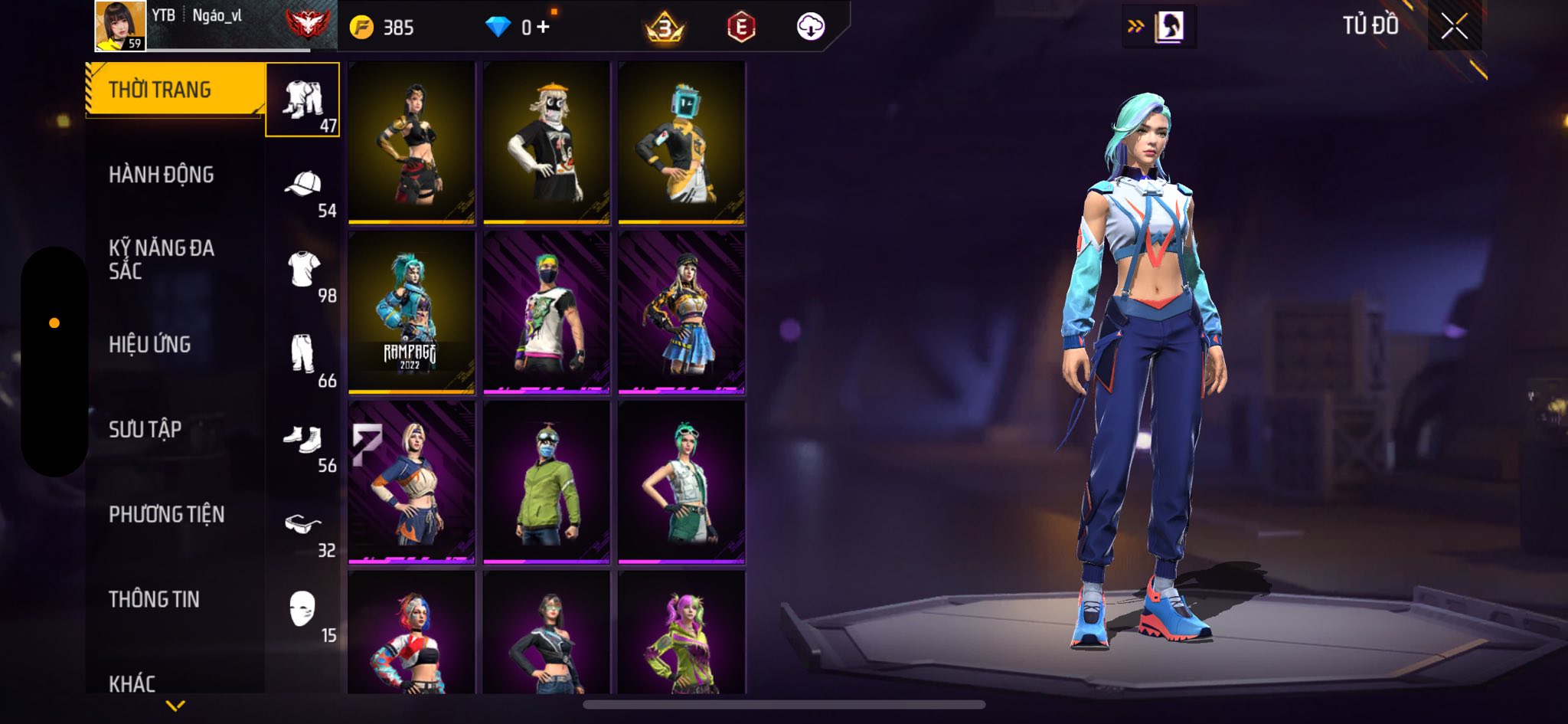
Task: Go to the Phương Tiện tab
Action: pos(166,514)
